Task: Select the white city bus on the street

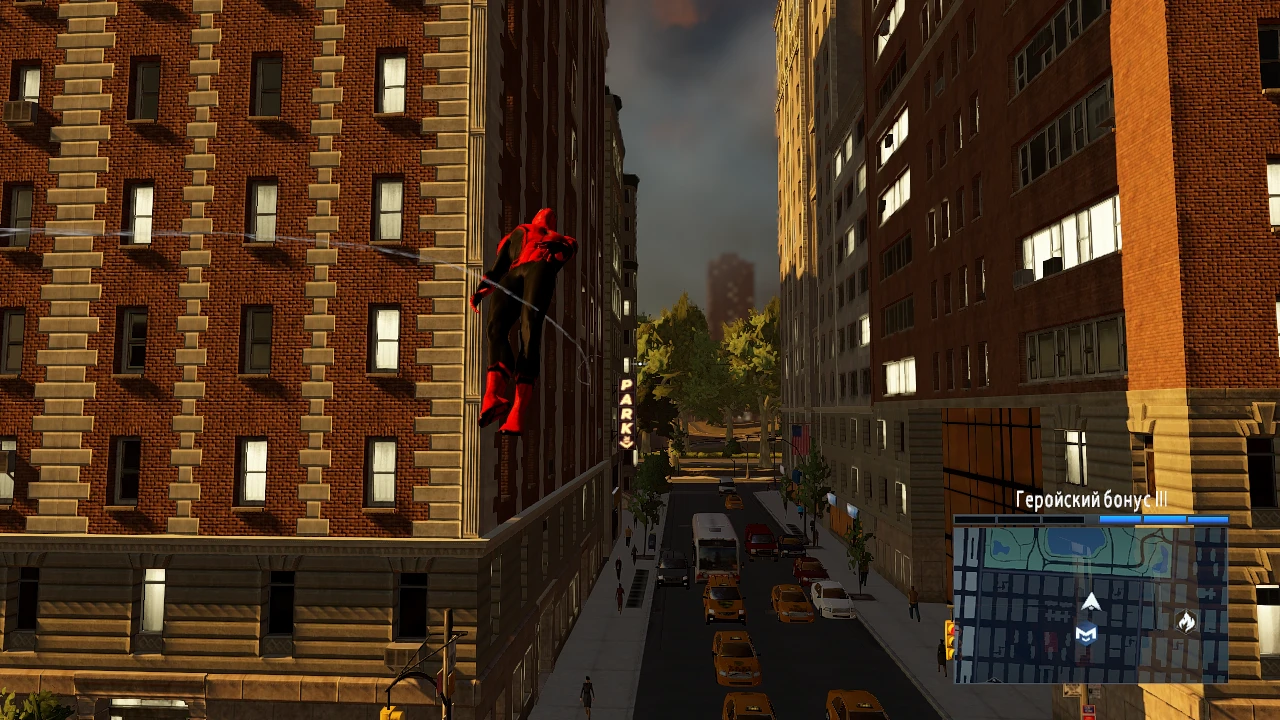Action: 714,545
